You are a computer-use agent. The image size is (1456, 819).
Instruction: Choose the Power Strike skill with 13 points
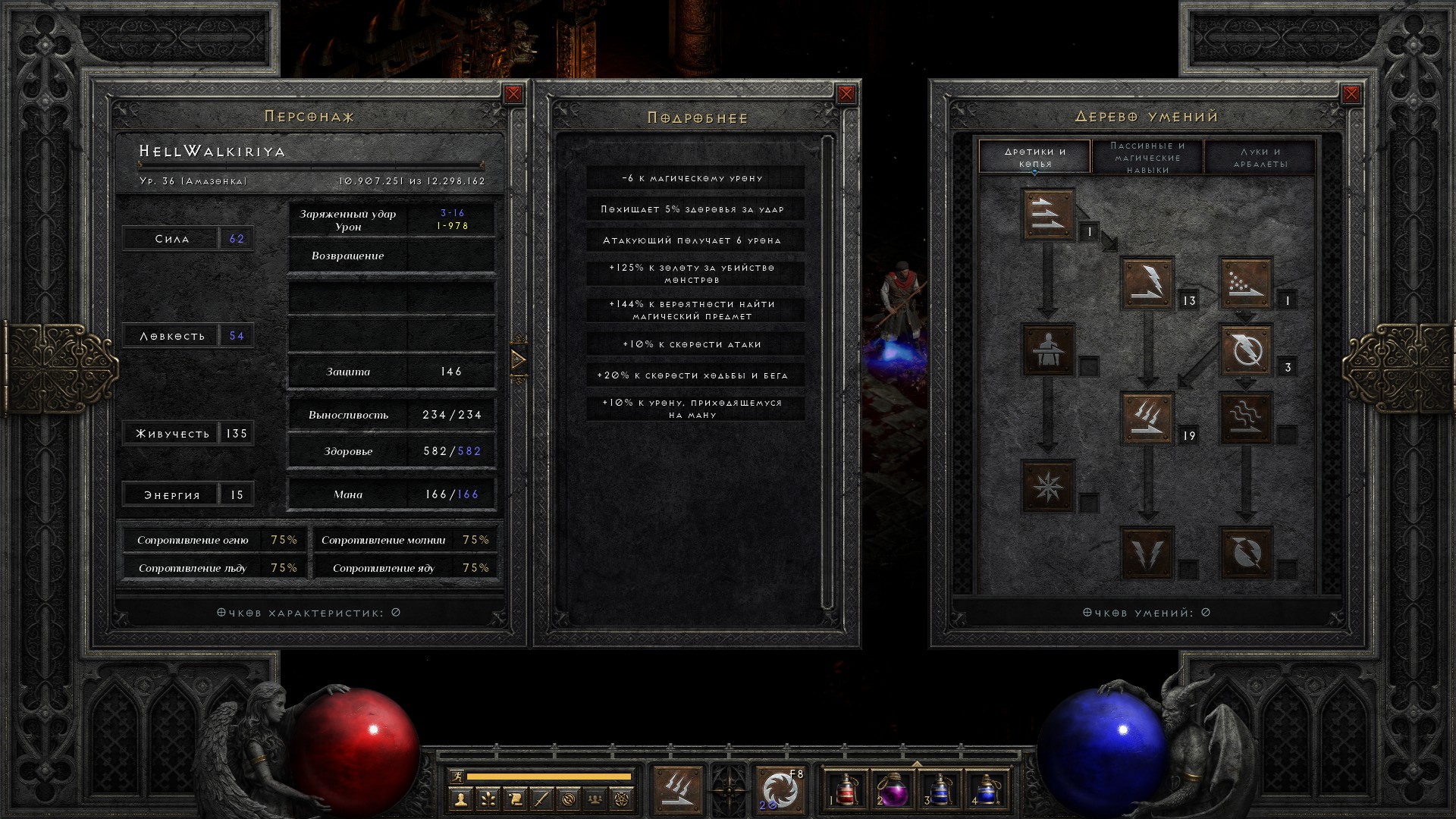(1147, 283)
